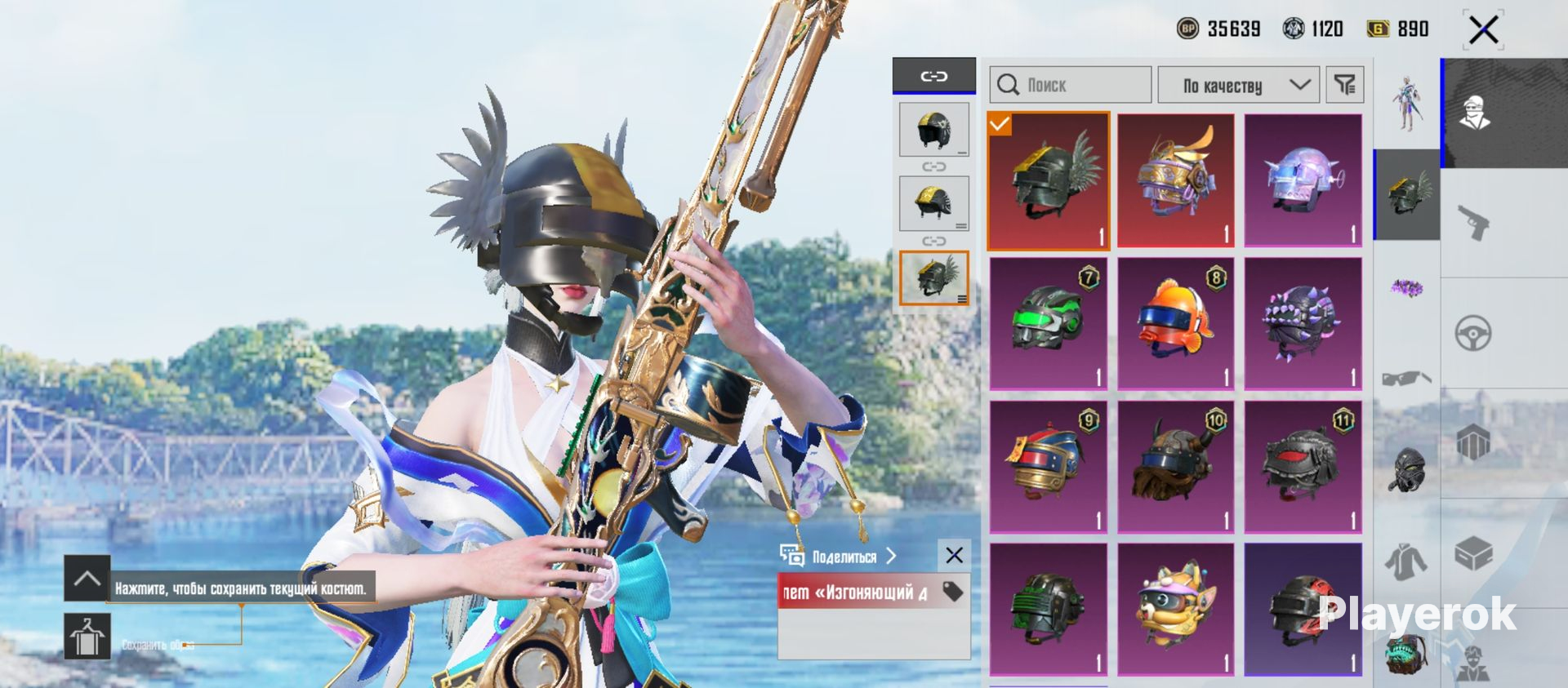Toggle the link button above helmet levels
This screenshot has width=1568, height=688.
[933, 76]
